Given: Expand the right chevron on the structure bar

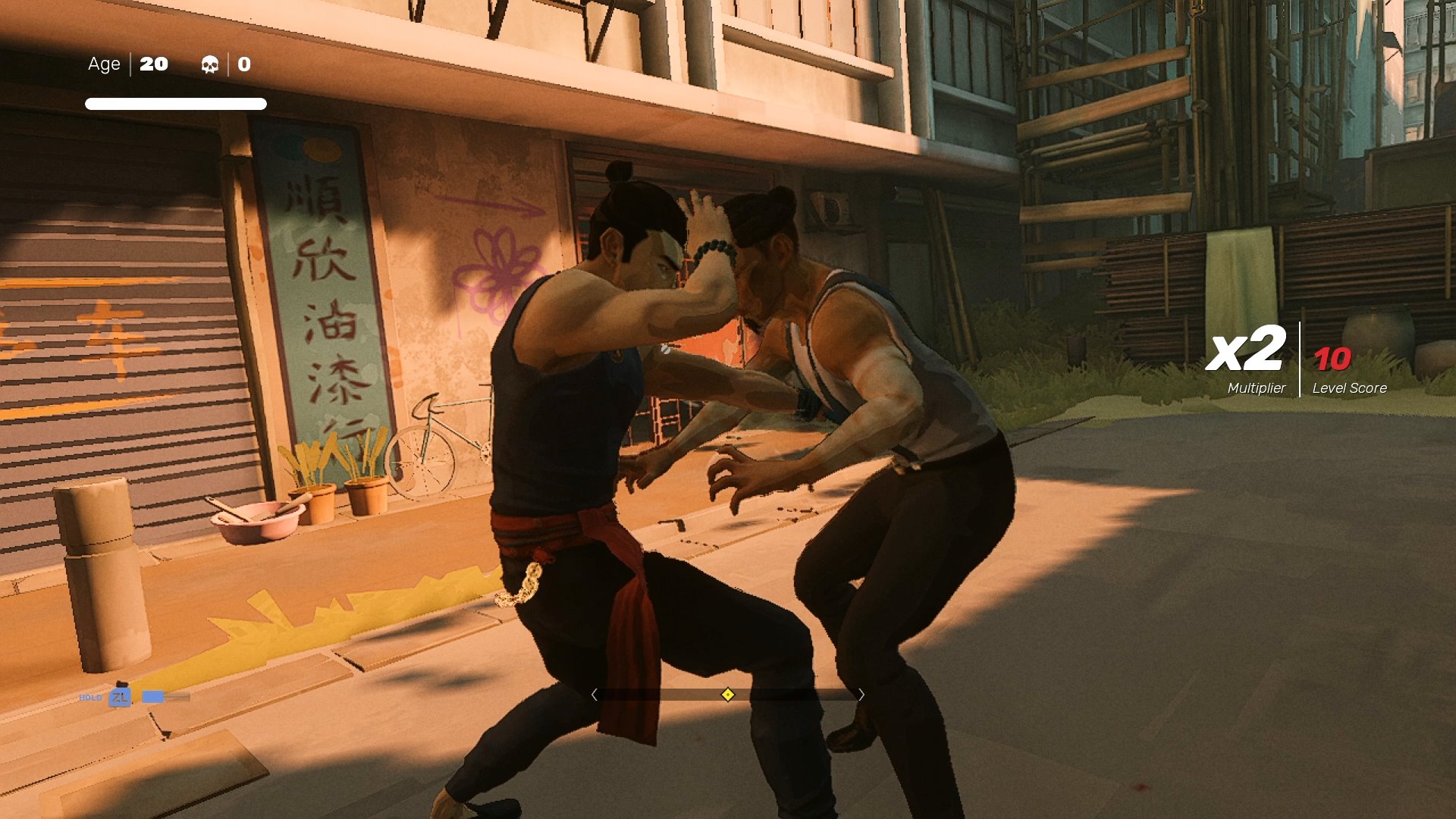Looking at the screenshot, I should pyautogui.click(x=862, y=694).
